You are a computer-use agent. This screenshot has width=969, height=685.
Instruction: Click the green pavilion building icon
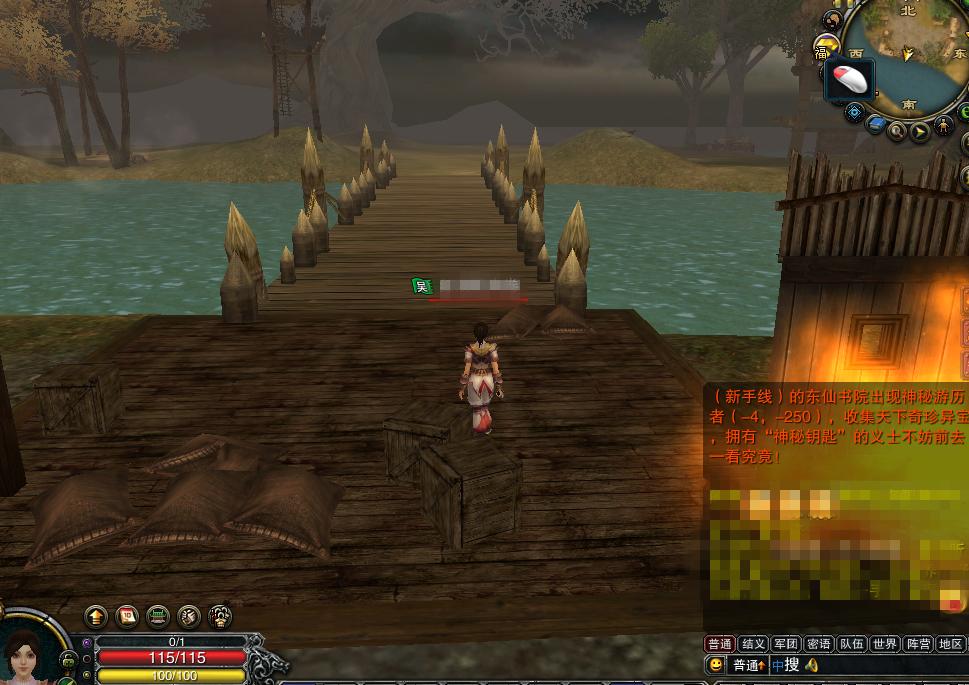click(x=158, y=616)
